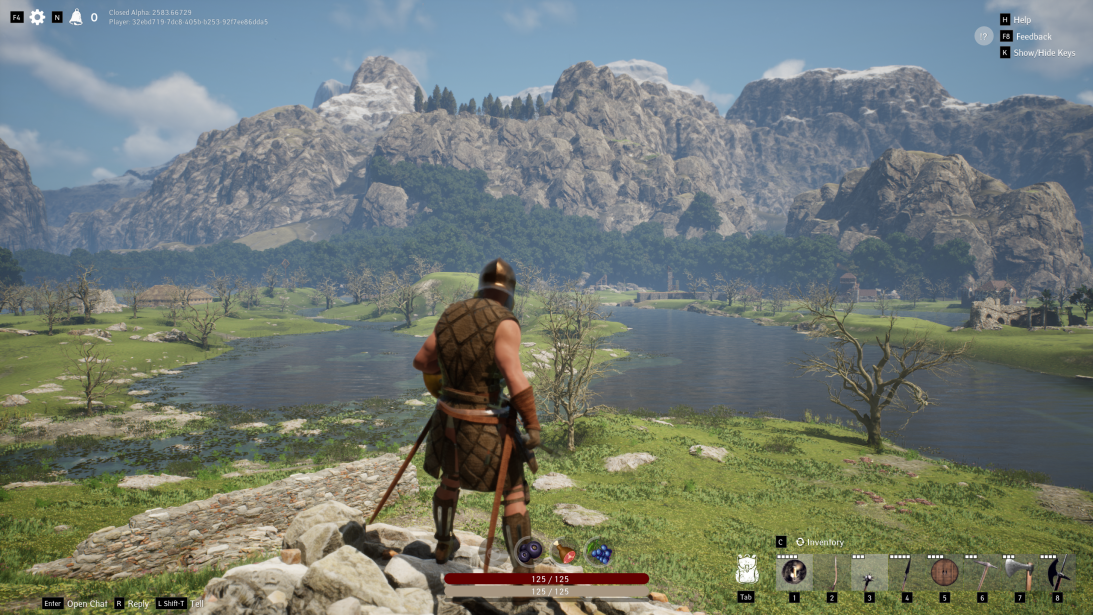This screenshot has width=1093, height=615.
Task: Select the spiked mace in slot 3
Action: (x=869, y=572)
